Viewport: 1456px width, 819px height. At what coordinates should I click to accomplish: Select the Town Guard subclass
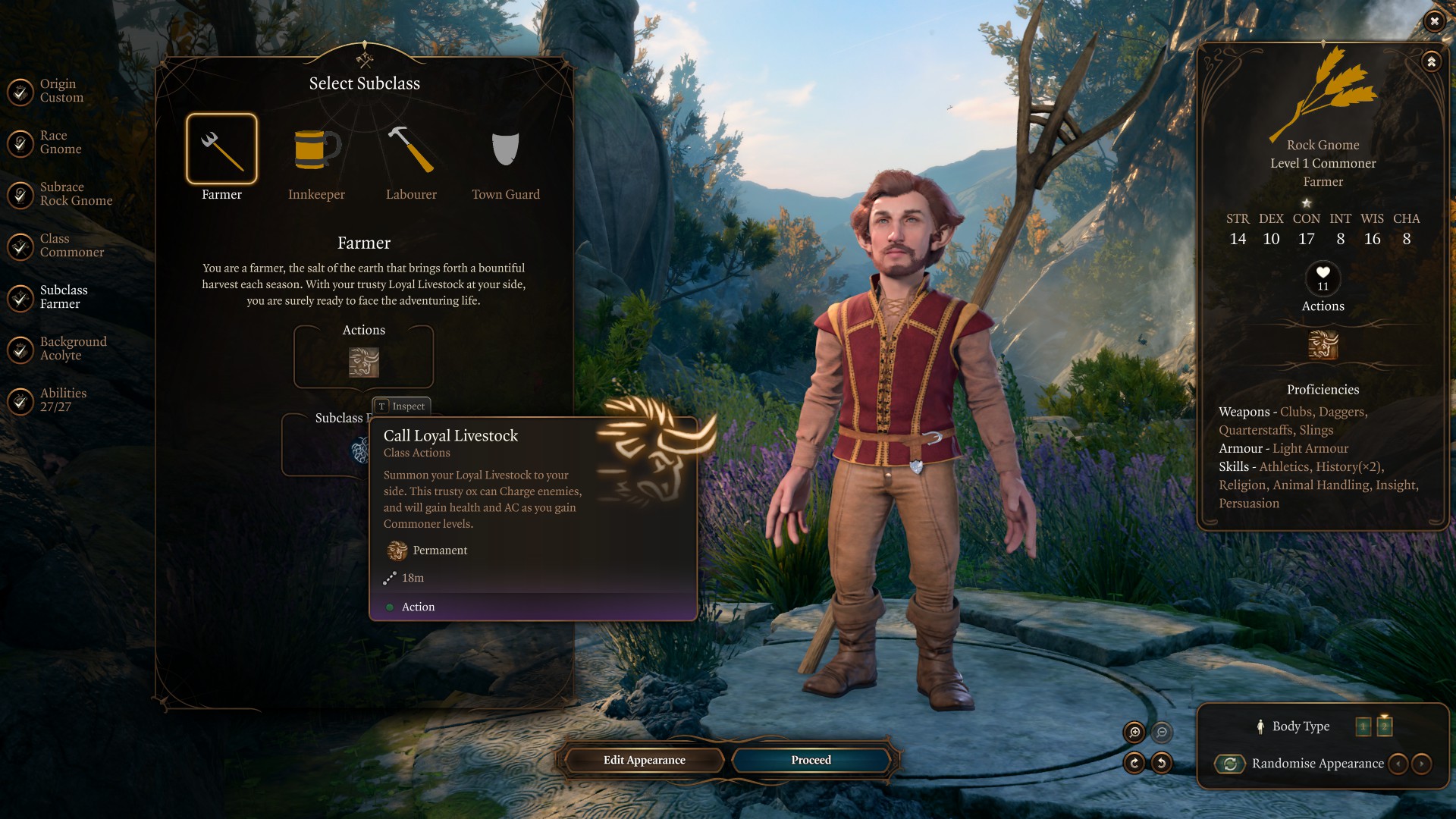[506, 149]
